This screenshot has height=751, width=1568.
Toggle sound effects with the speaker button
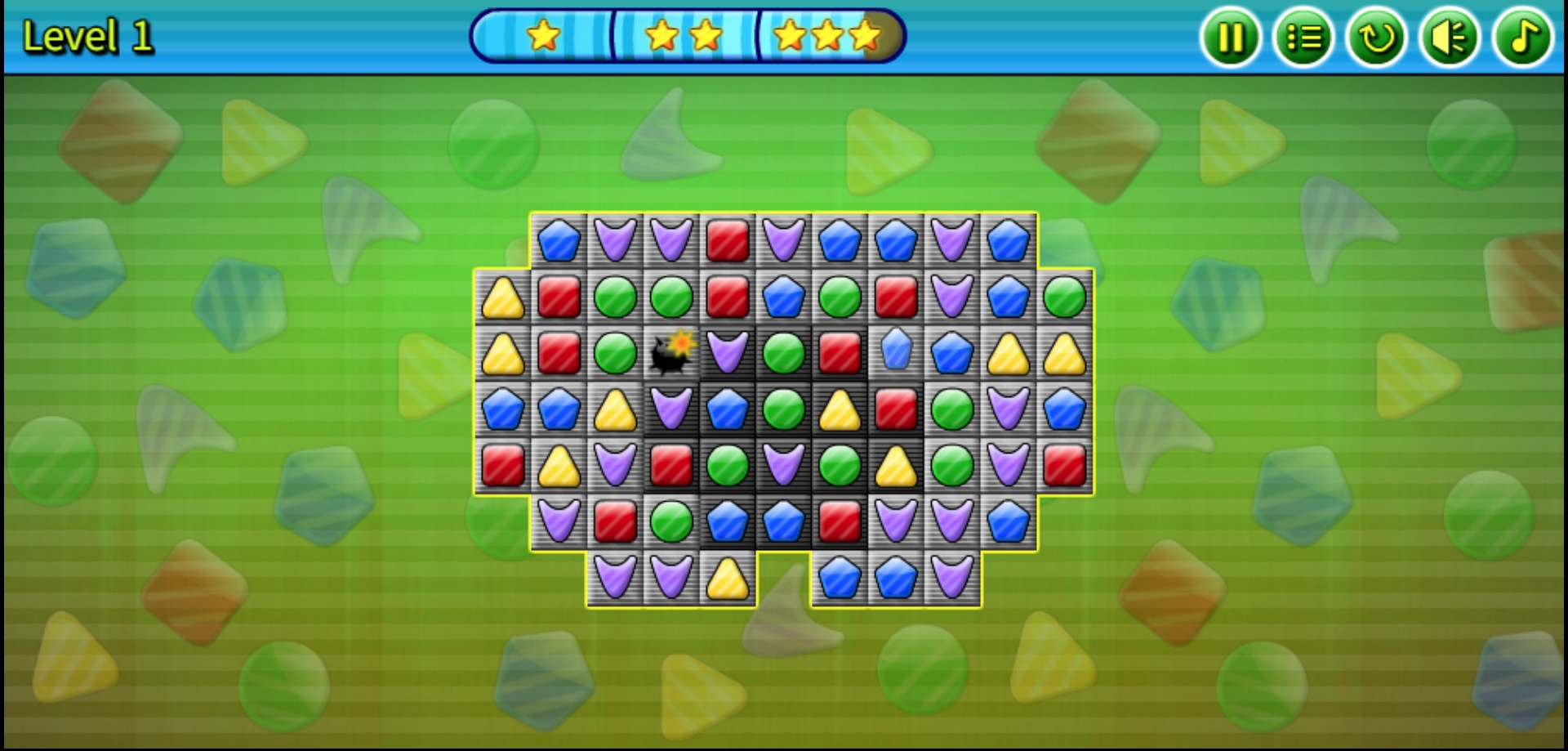pos(1450,38)
